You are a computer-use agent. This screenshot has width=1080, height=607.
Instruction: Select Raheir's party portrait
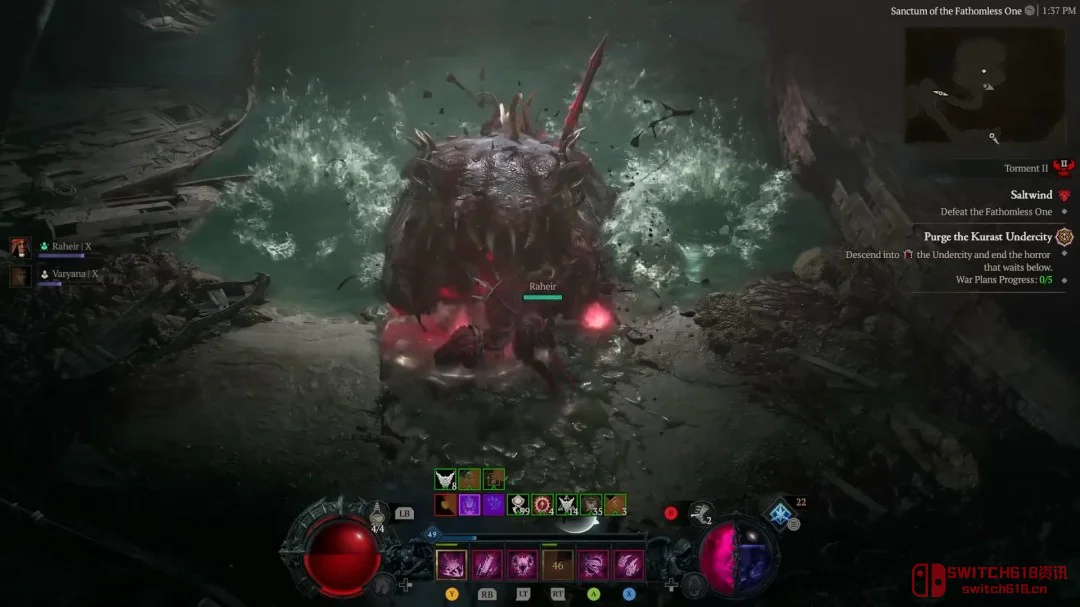20,247
